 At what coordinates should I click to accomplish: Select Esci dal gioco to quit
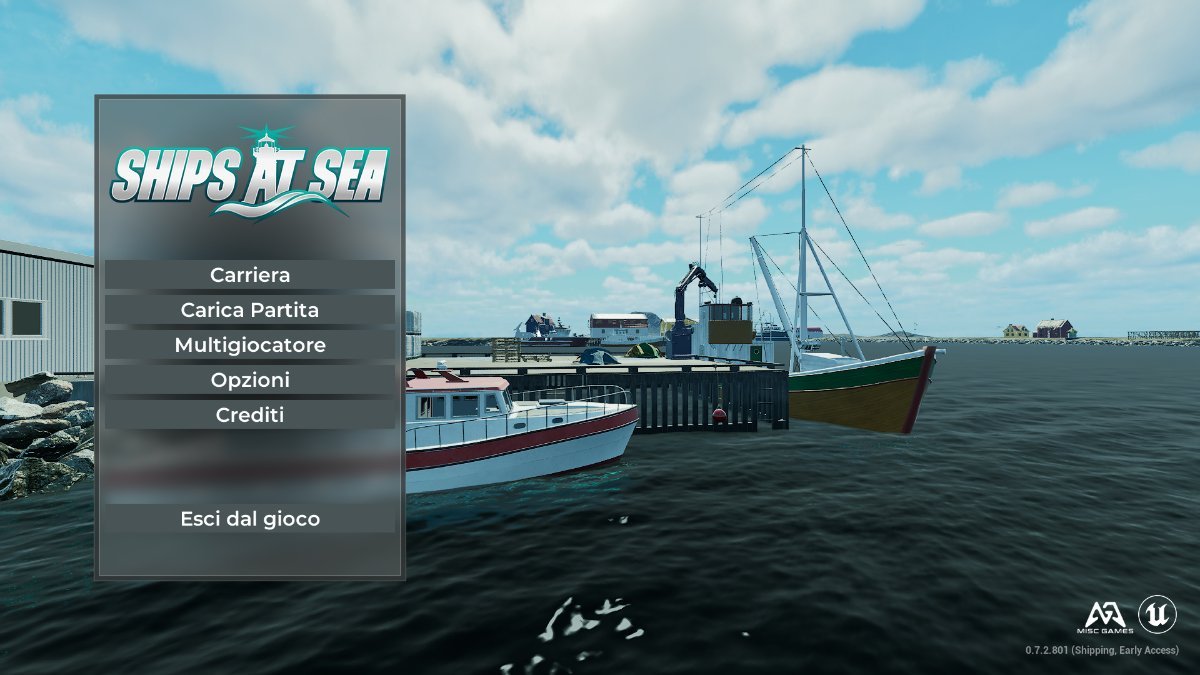coord(250,519)
